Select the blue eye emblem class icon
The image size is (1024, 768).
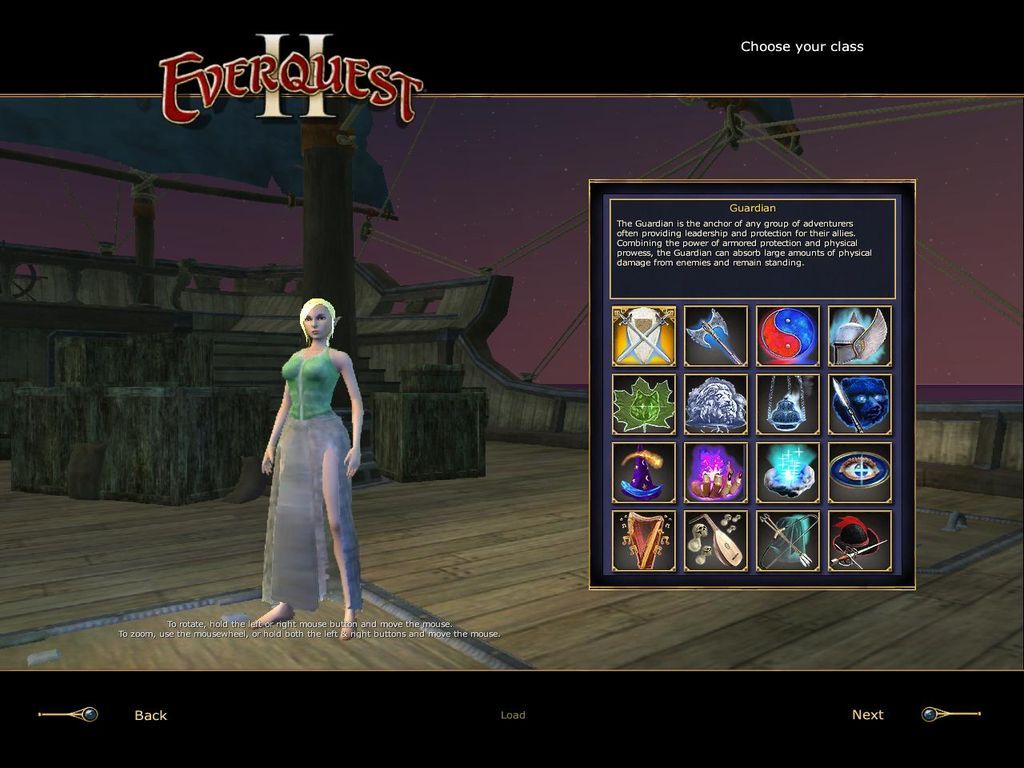tap(860, 473)
